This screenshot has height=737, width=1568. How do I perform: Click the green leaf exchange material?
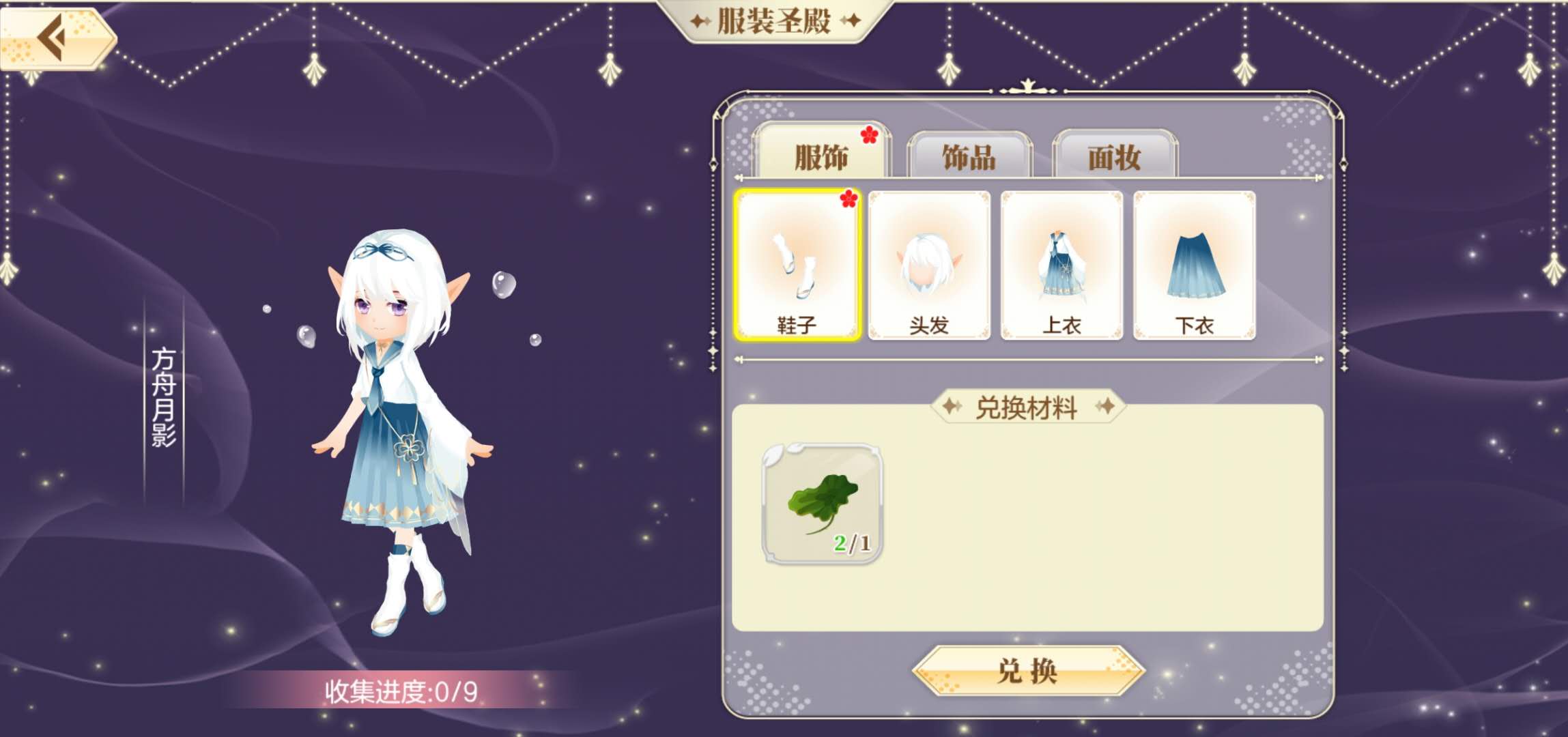pos(822,504)
